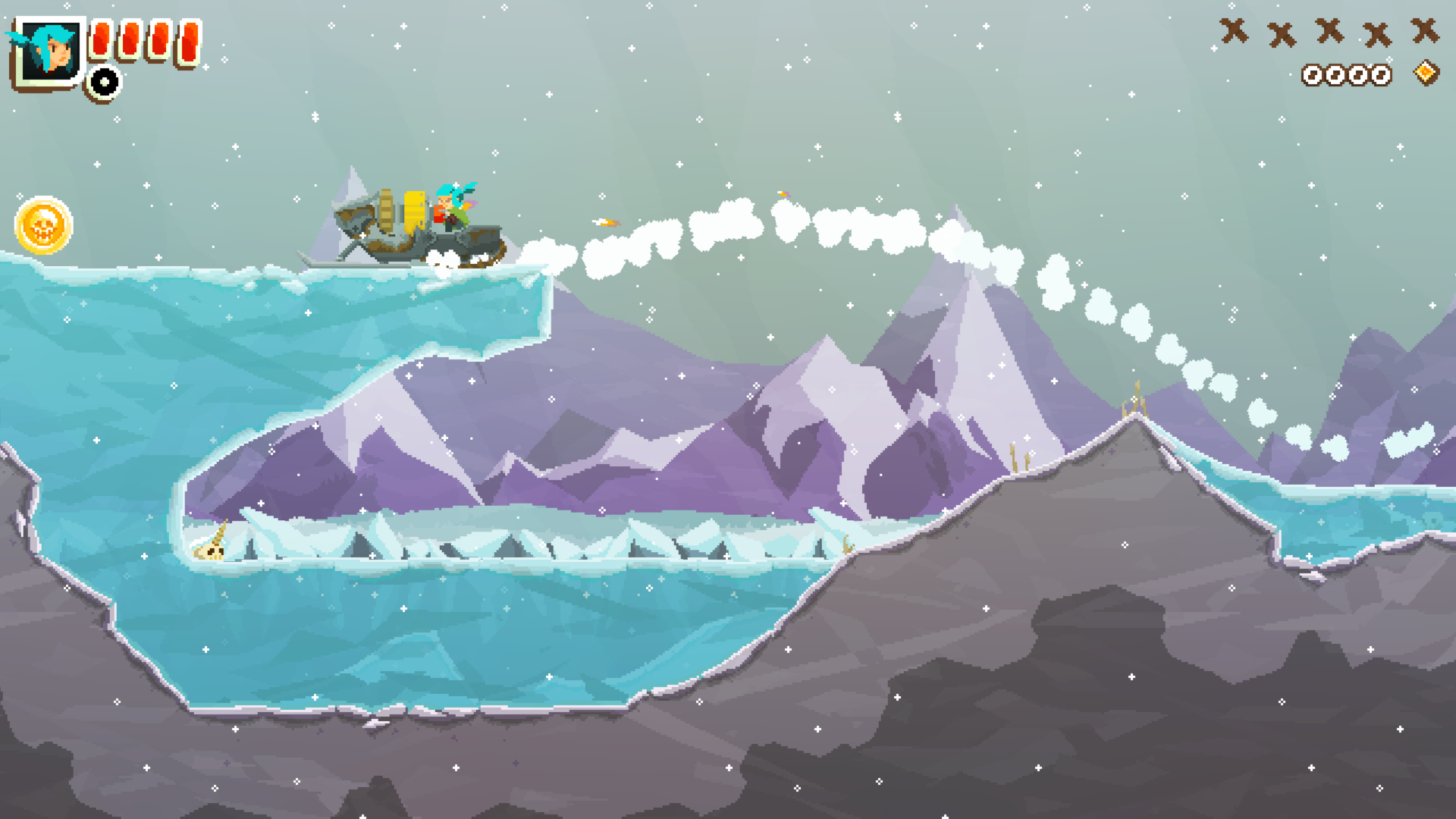
Task: Select the black ammo disc below the portrait
Action: pyautogui.click(x=102, y=82)
